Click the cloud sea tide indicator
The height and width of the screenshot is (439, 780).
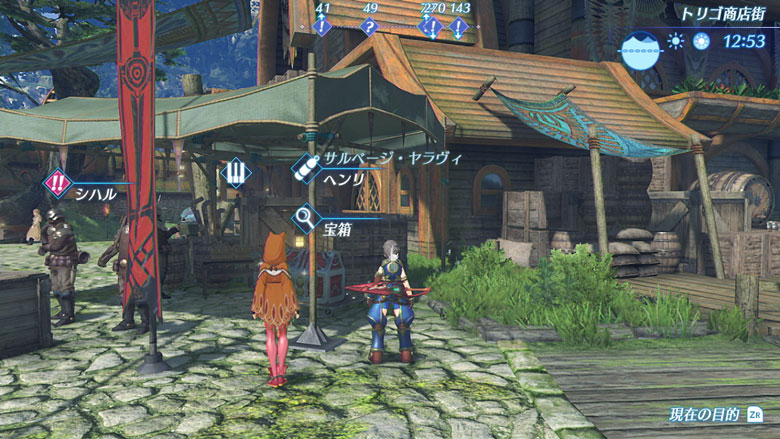638,47
